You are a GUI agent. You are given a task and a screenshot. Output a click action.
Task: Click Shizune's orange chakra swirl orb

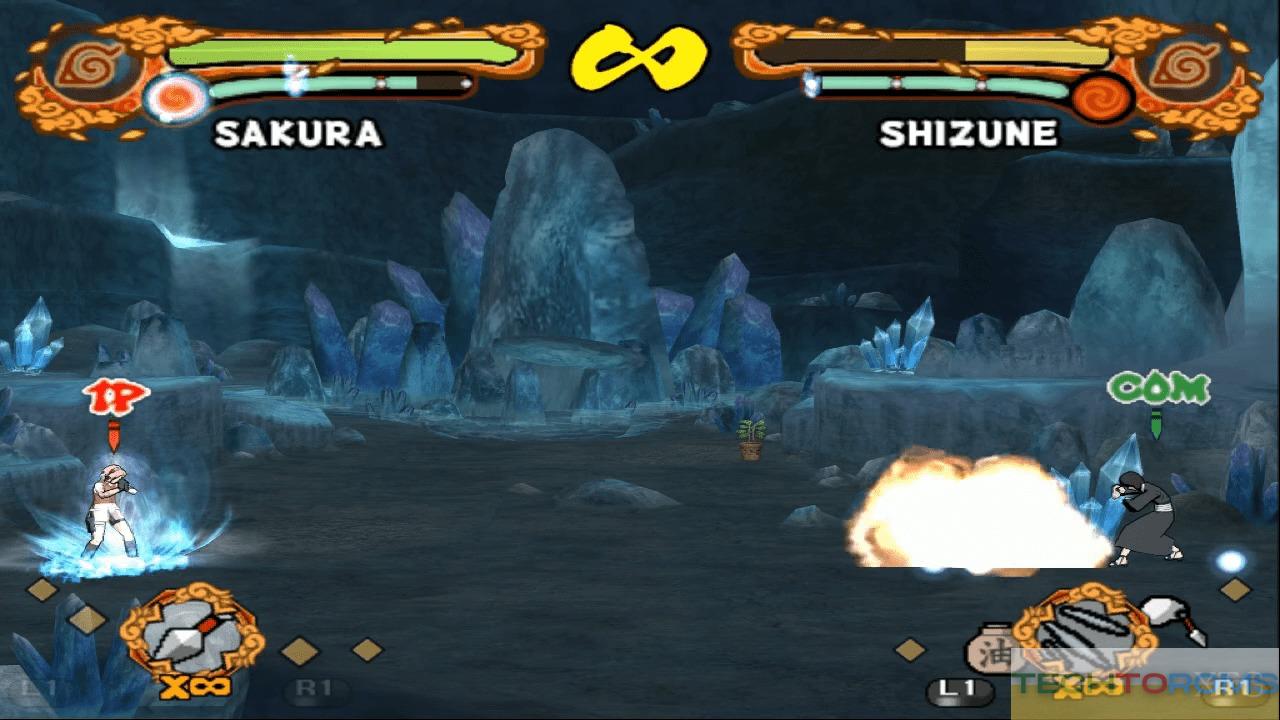coord(1101,98)
